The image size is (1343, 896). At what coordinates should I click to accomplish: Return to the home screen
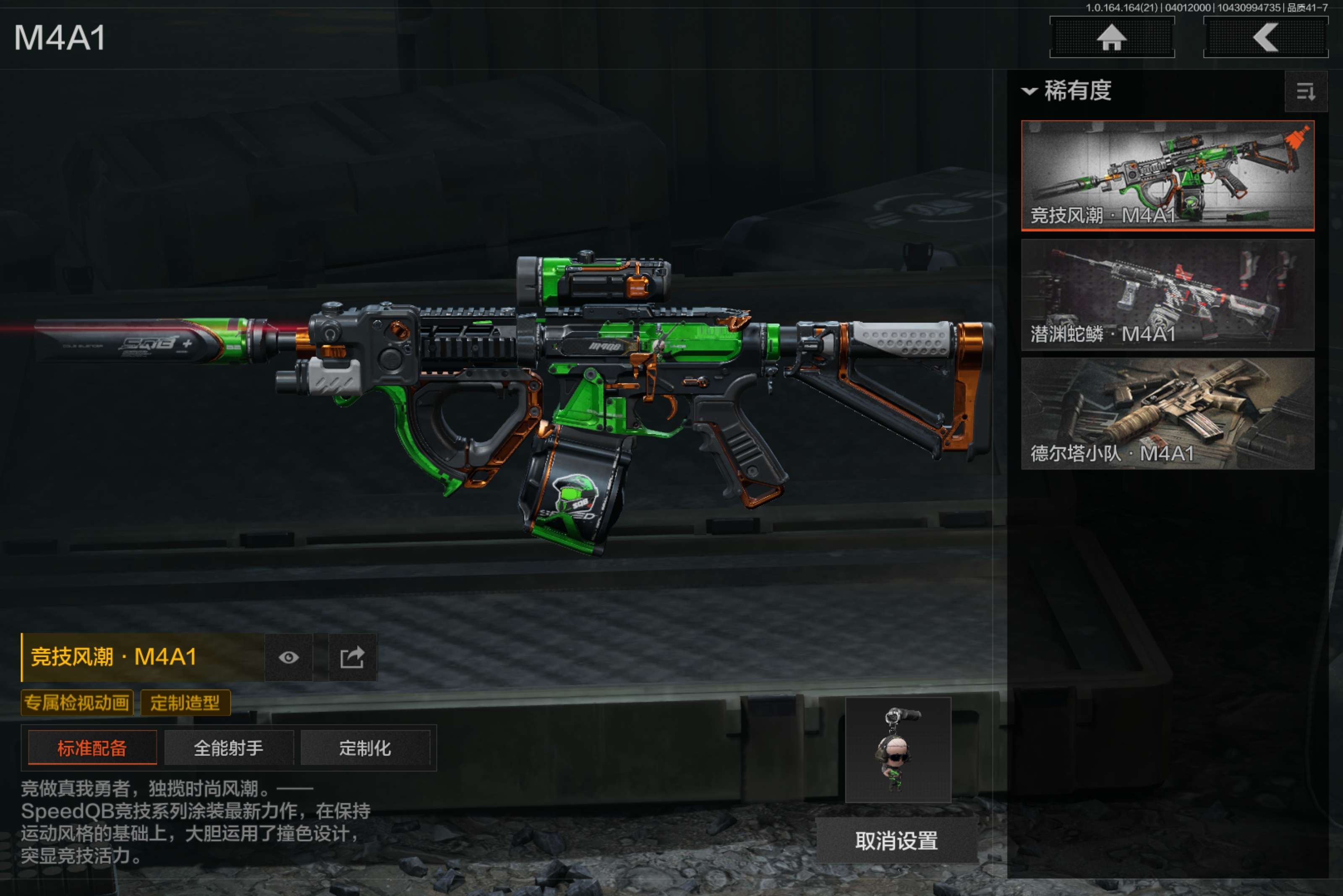1112,38
